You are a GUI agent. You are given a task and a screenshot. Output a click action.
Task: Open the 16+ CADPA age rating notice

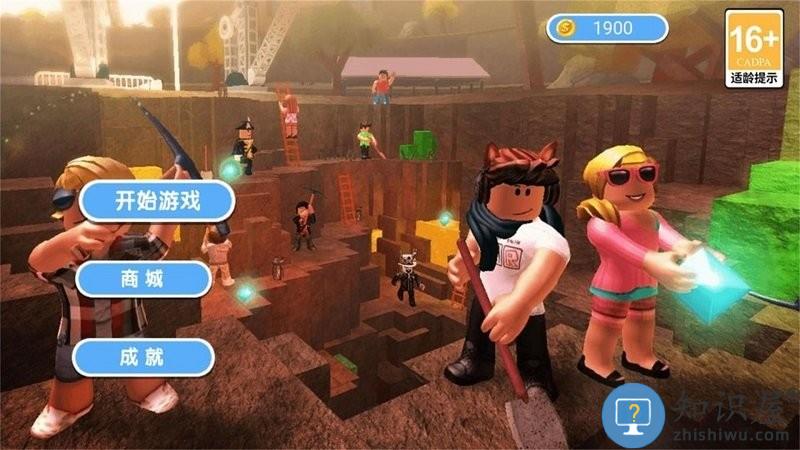point(754,48)
